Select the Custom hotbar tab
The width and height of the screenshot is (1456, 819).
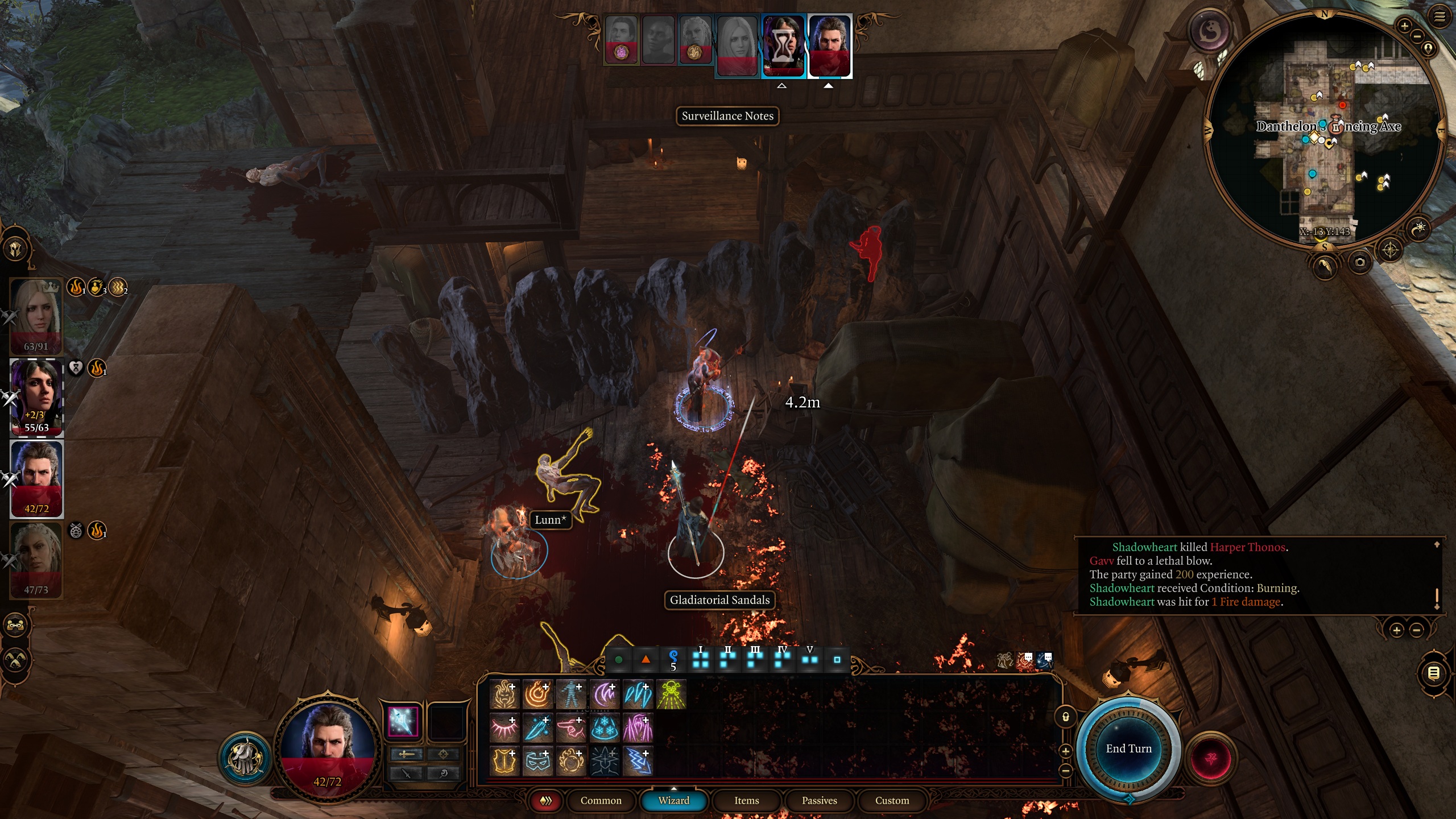[892, 800]
